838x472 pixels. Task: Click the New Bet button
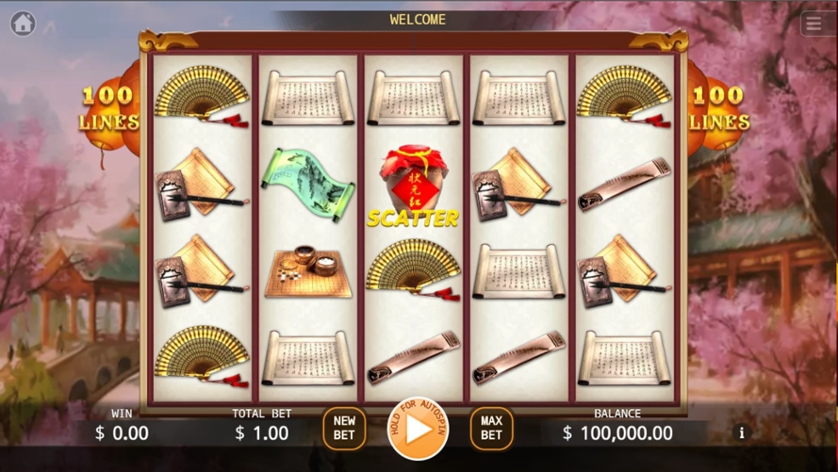point(344,429)
